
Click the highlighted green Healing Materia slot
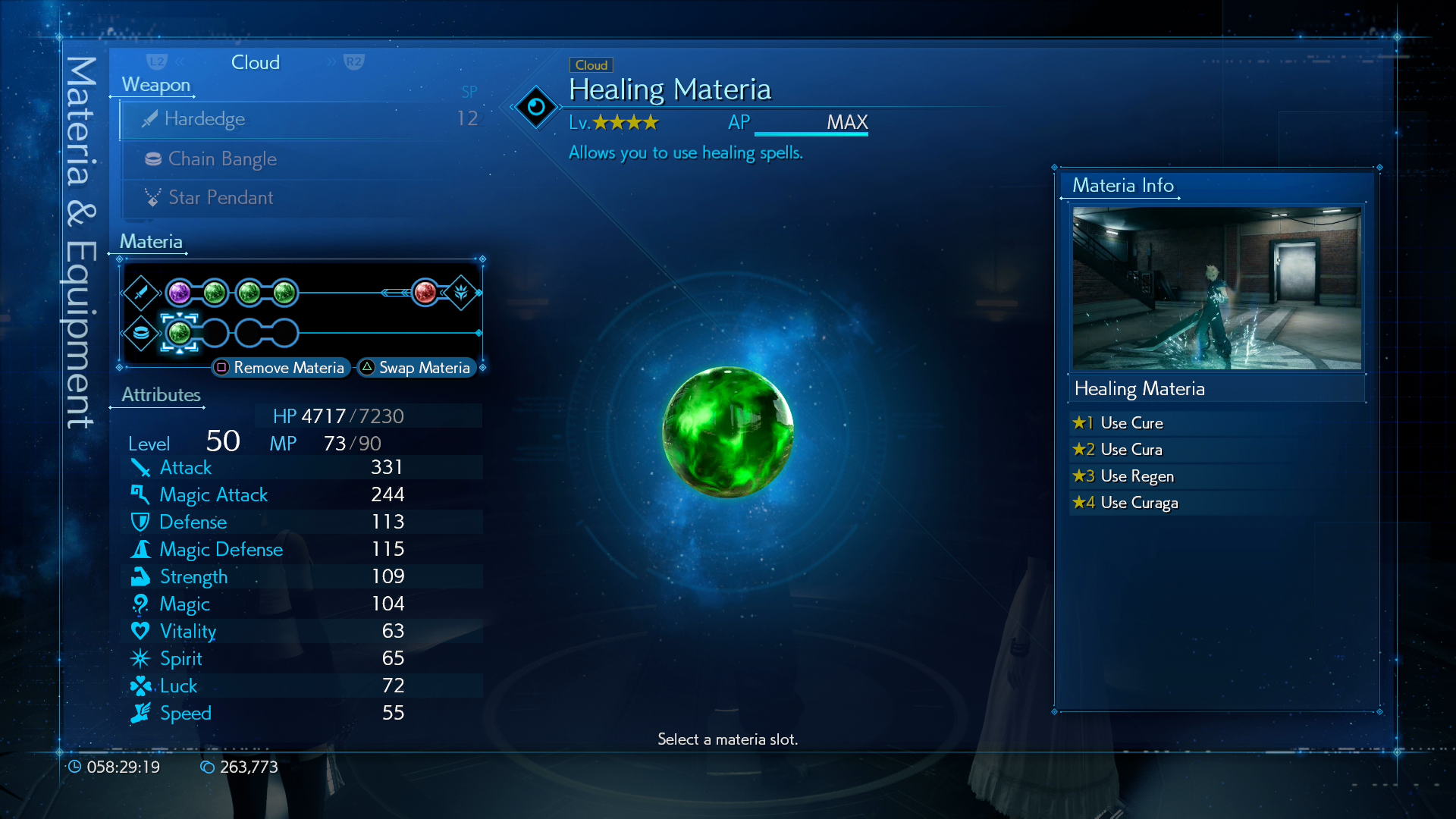pos(180,332)
